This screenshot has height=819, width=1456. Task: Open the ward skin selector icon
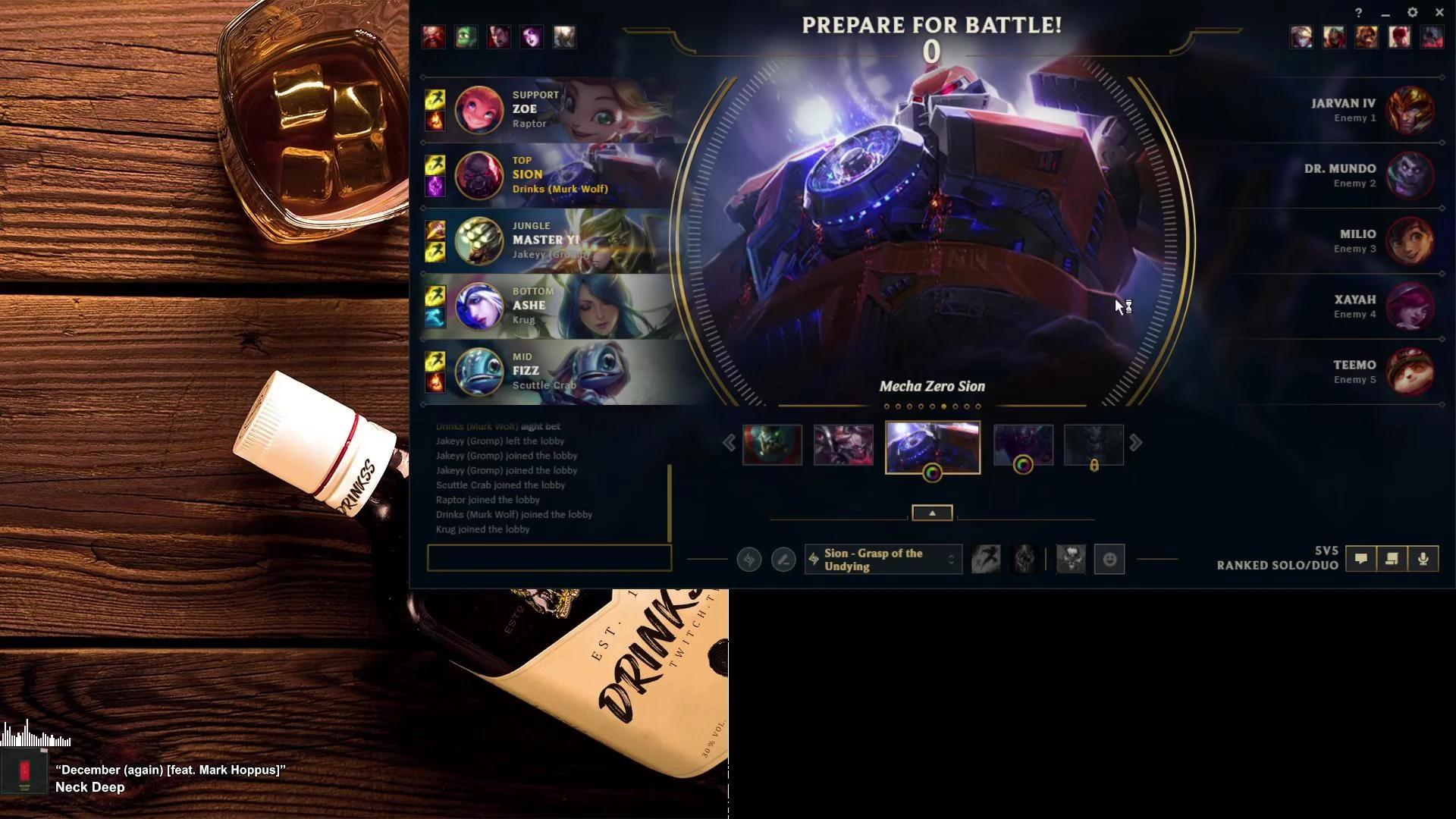pos(1071,559)
